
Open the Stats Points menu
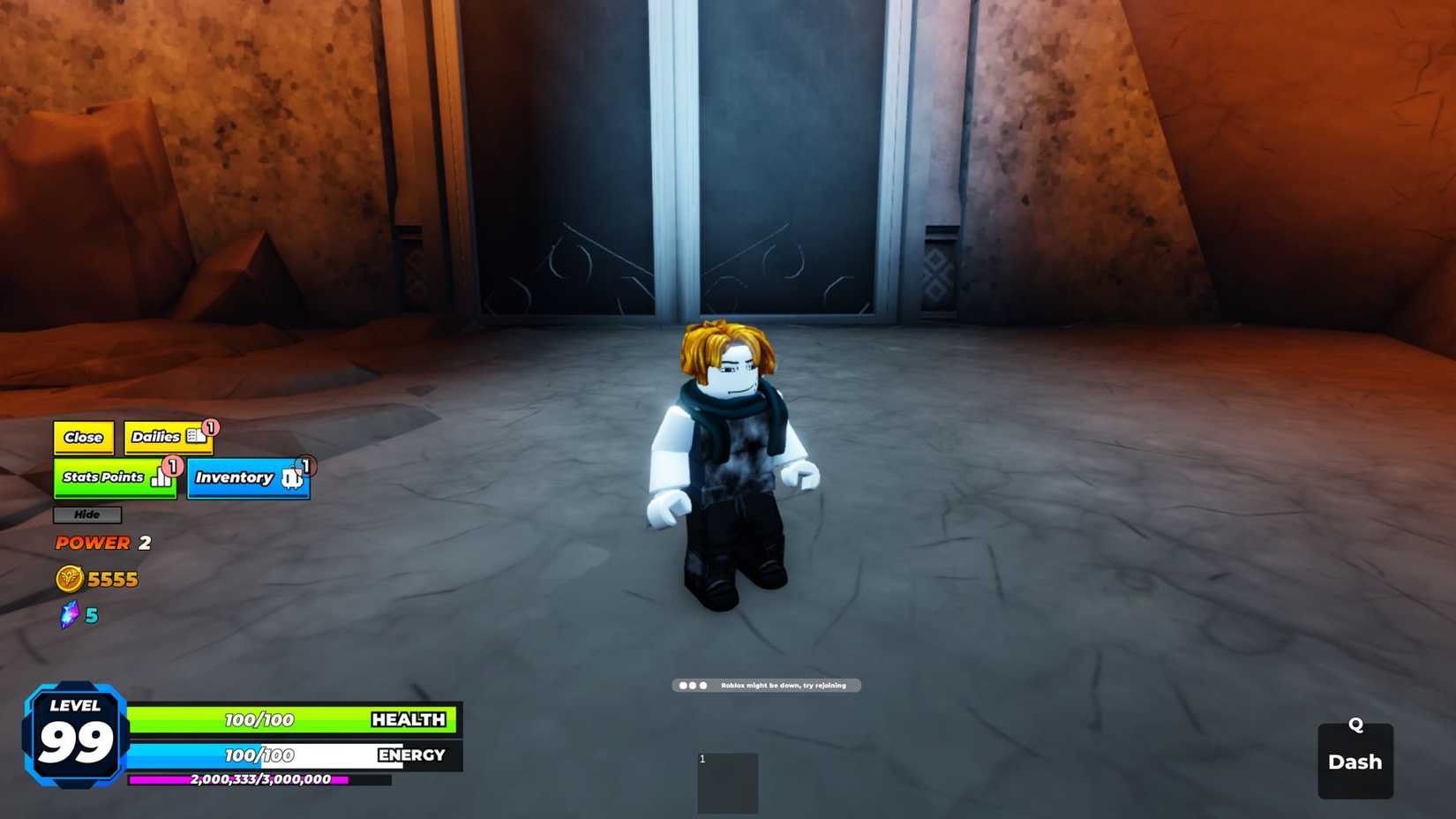tap(104, 477)
